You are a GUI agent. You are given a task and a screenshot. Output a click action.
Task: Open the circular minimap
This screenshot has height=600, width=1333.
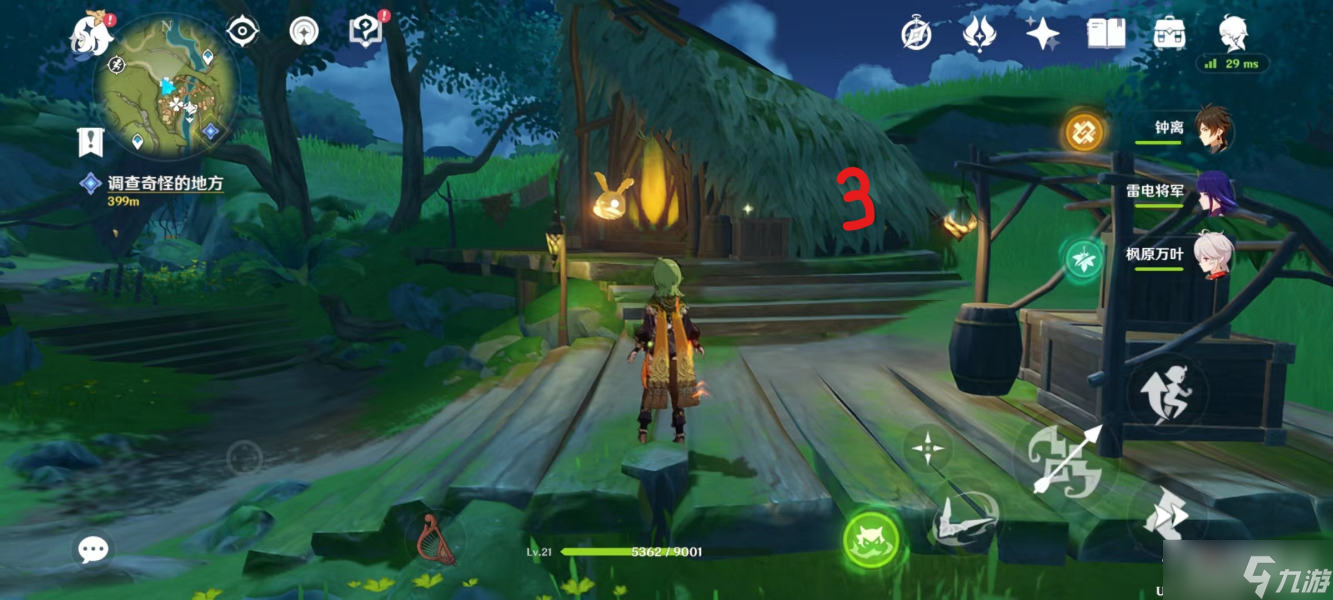167,86
